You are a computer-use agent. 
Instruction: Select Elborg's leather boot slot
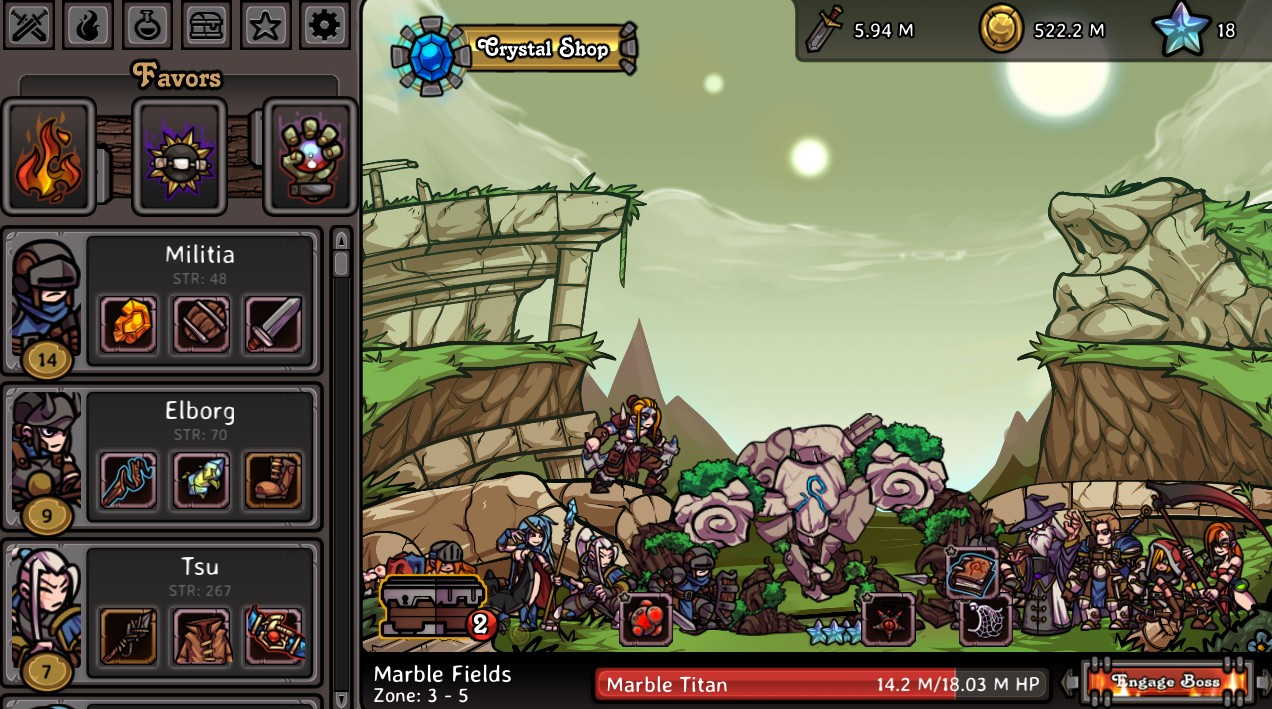click(273, 479)
